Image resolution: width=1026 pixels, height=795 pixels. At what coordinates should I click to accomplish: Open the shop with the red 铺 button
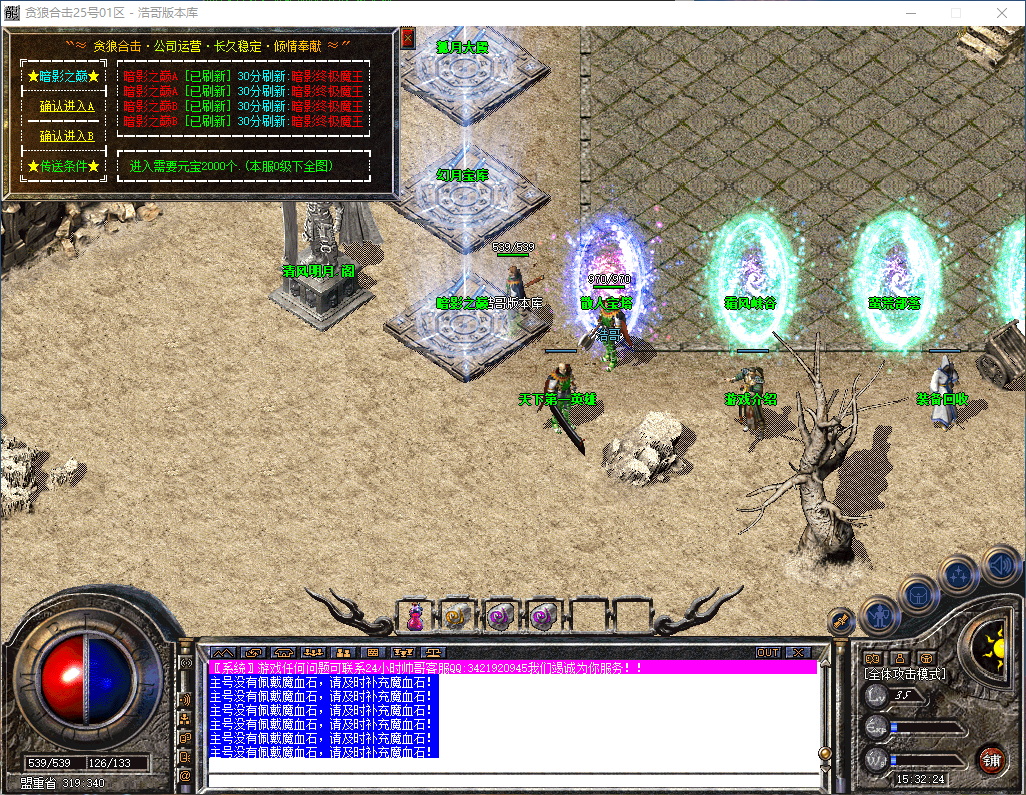tap(991, 758)
